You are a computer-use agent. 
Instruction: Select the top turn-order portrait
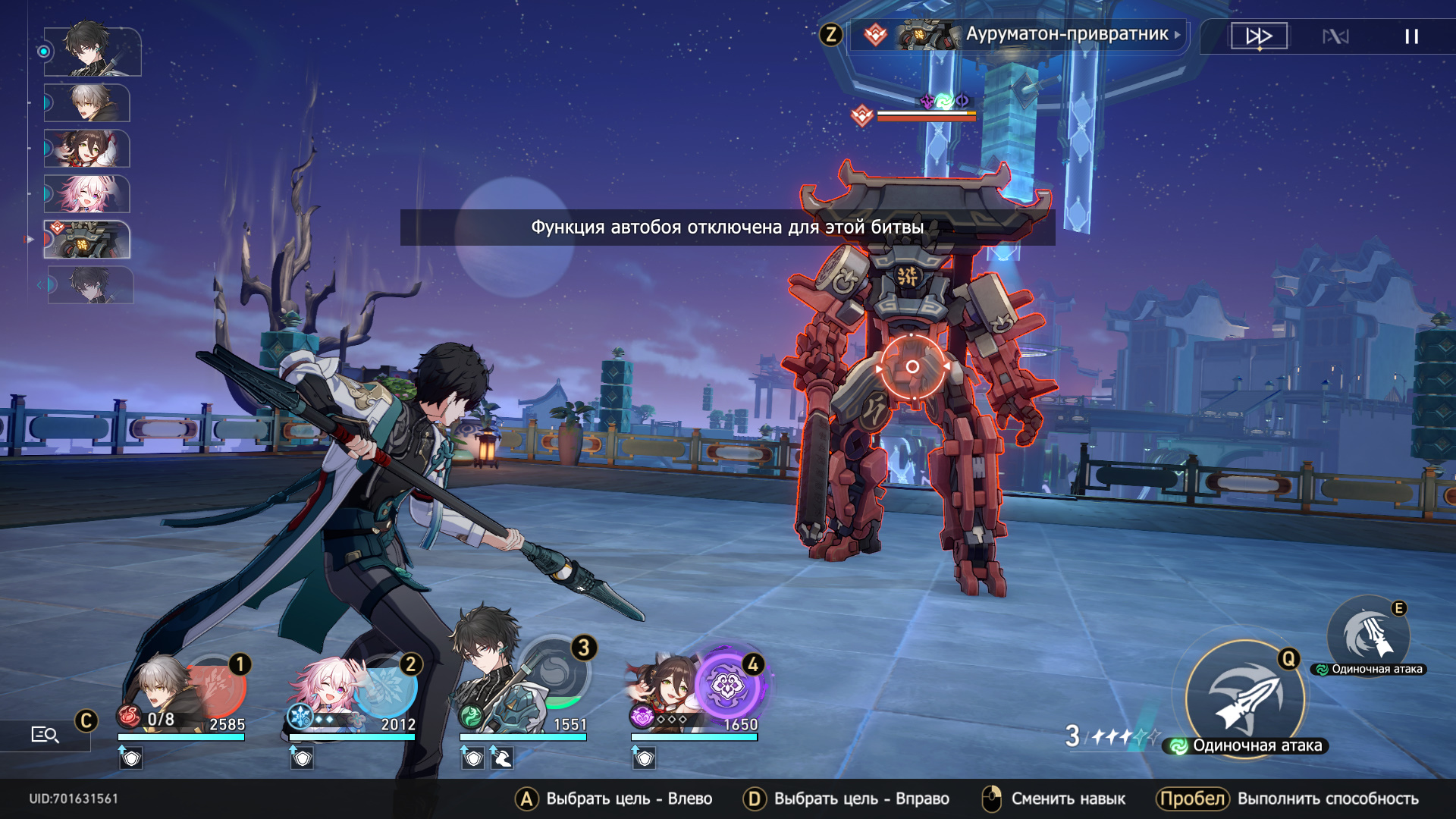coord(93,51)
